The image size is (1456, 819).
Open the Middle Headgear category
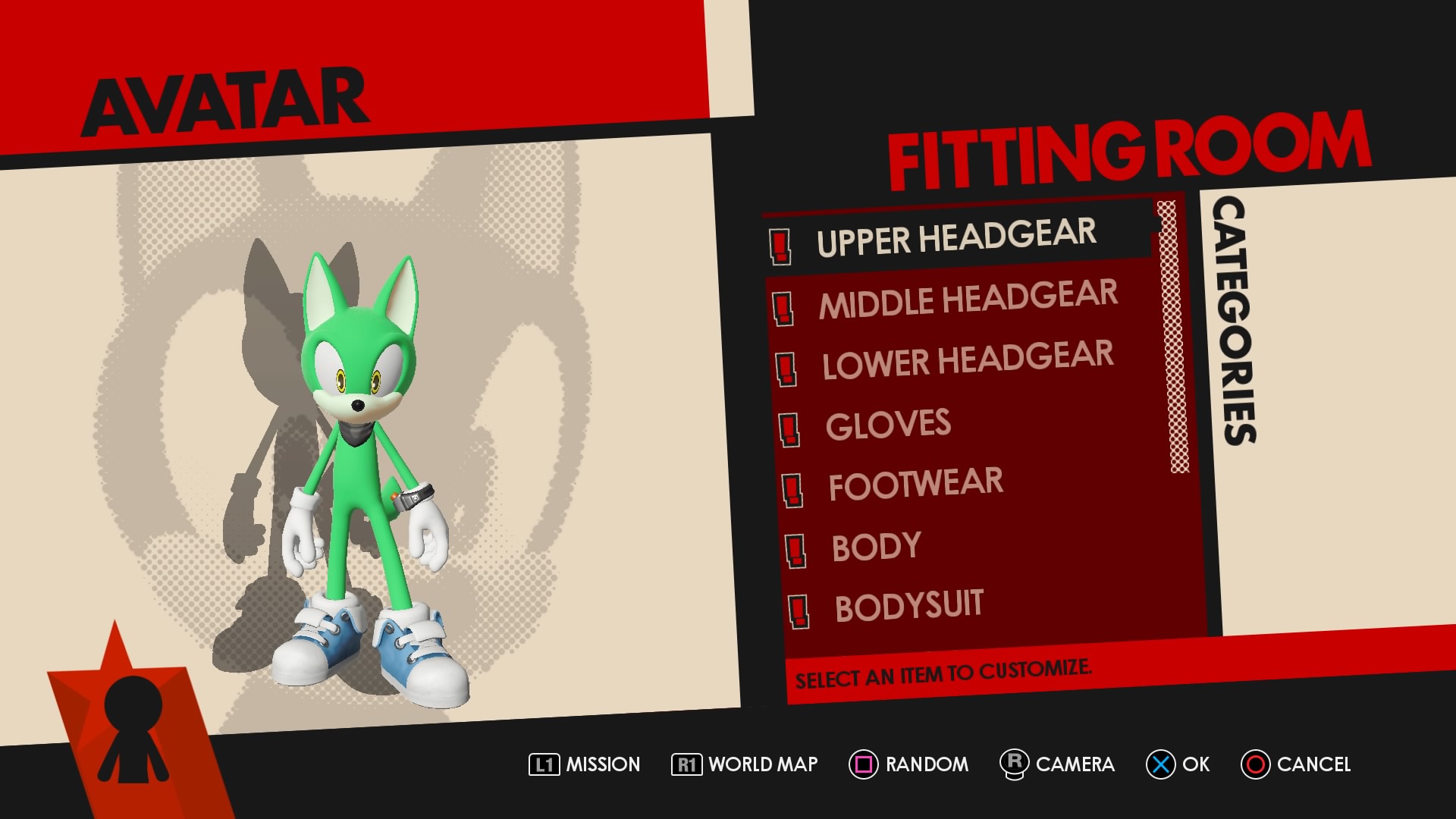coord(968,299)
